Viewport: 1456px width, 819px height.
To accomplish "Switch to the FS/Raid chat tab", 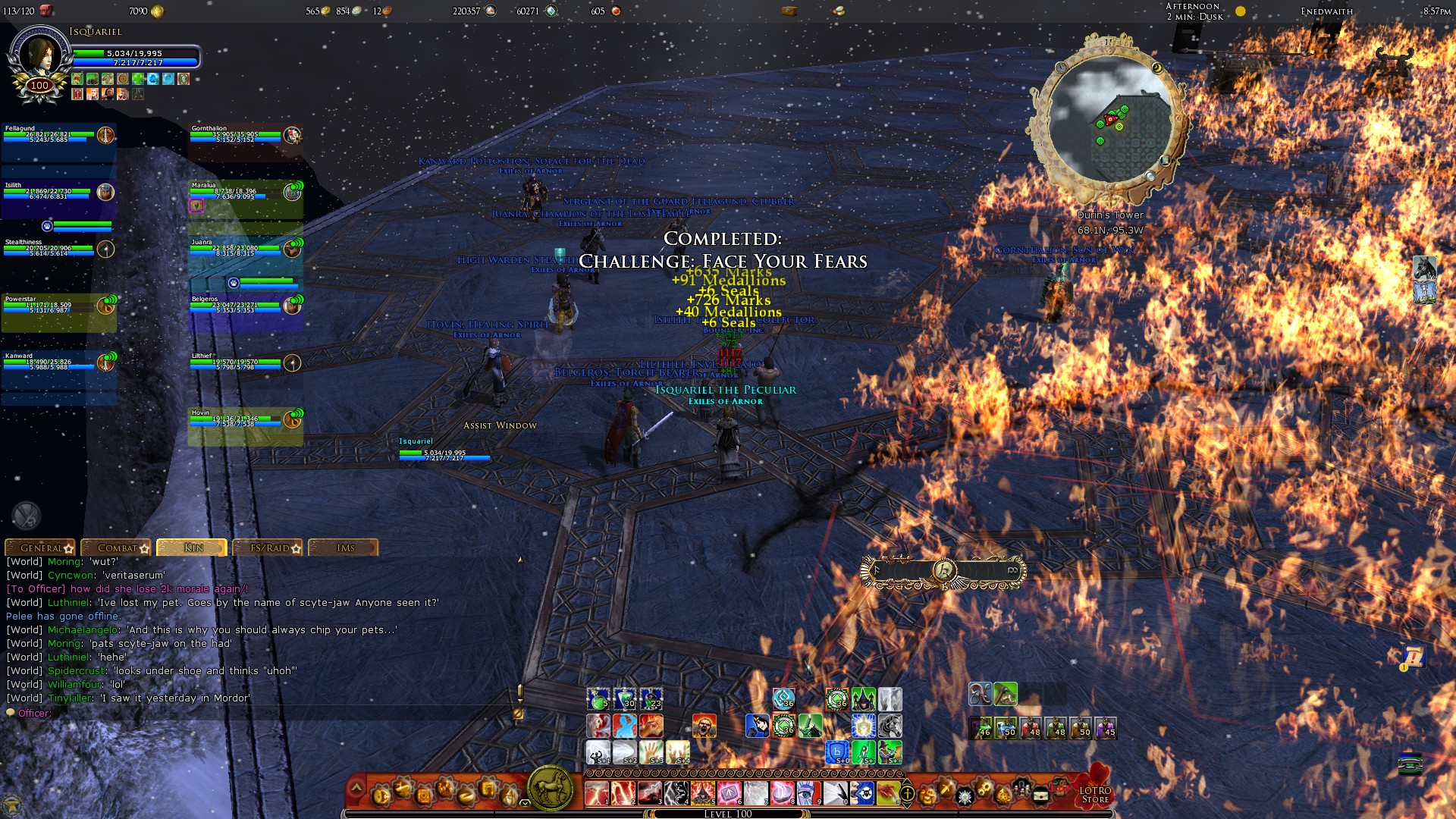I will 270,548.
